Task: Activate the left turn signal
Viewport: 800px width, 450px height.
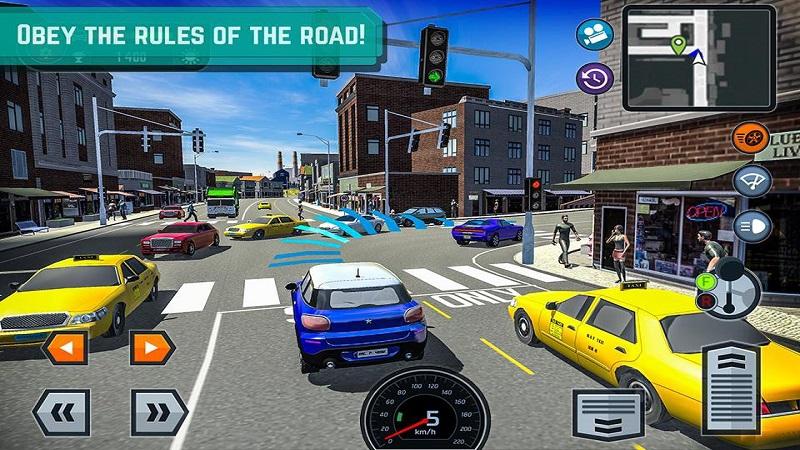Action: 65,347
